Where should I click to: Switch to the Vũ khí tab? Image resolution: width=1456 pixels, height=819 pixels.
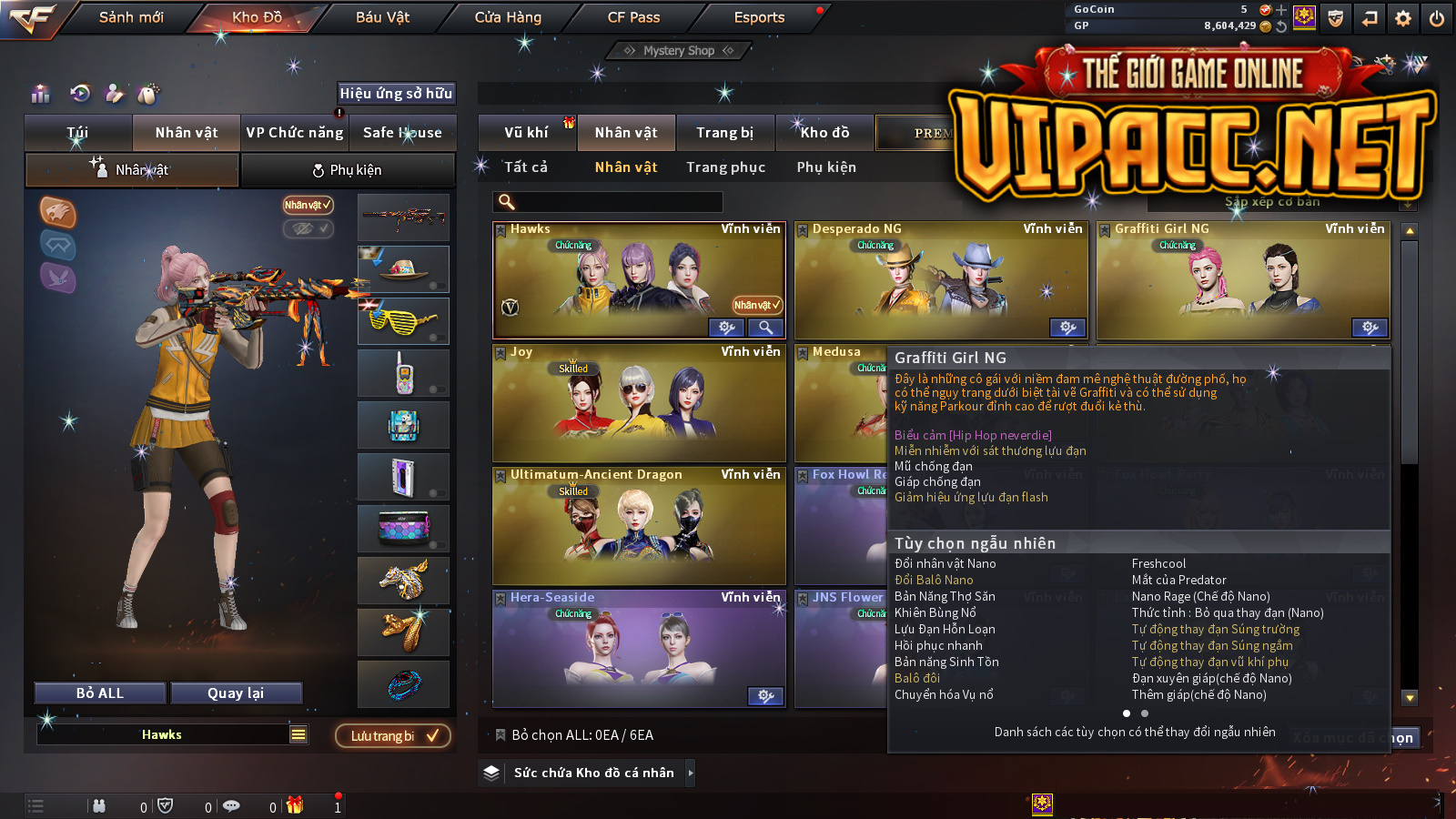tap(526, 133)
